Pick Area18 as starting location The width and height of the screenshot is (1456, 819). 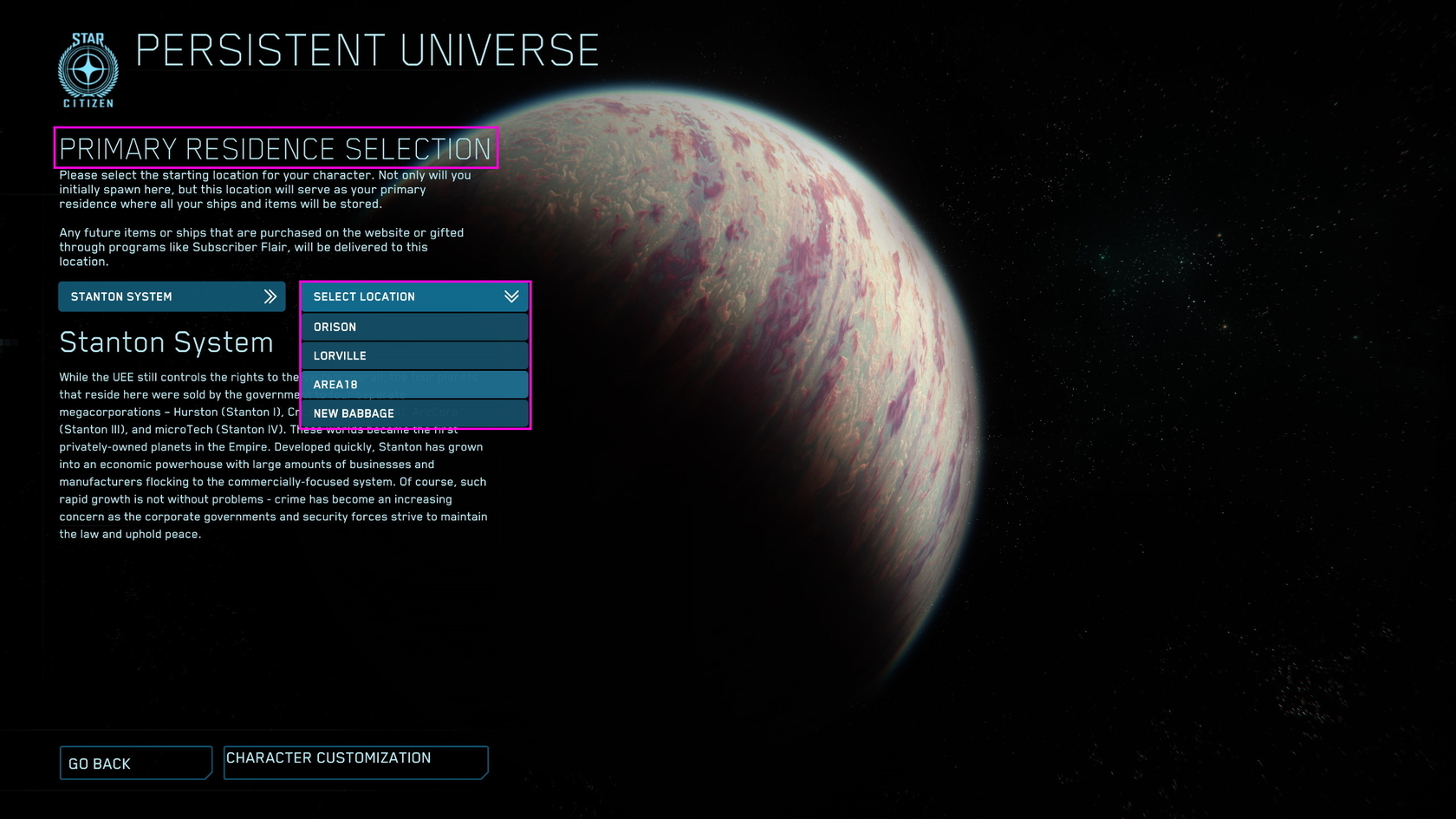(x=414, y=384)
